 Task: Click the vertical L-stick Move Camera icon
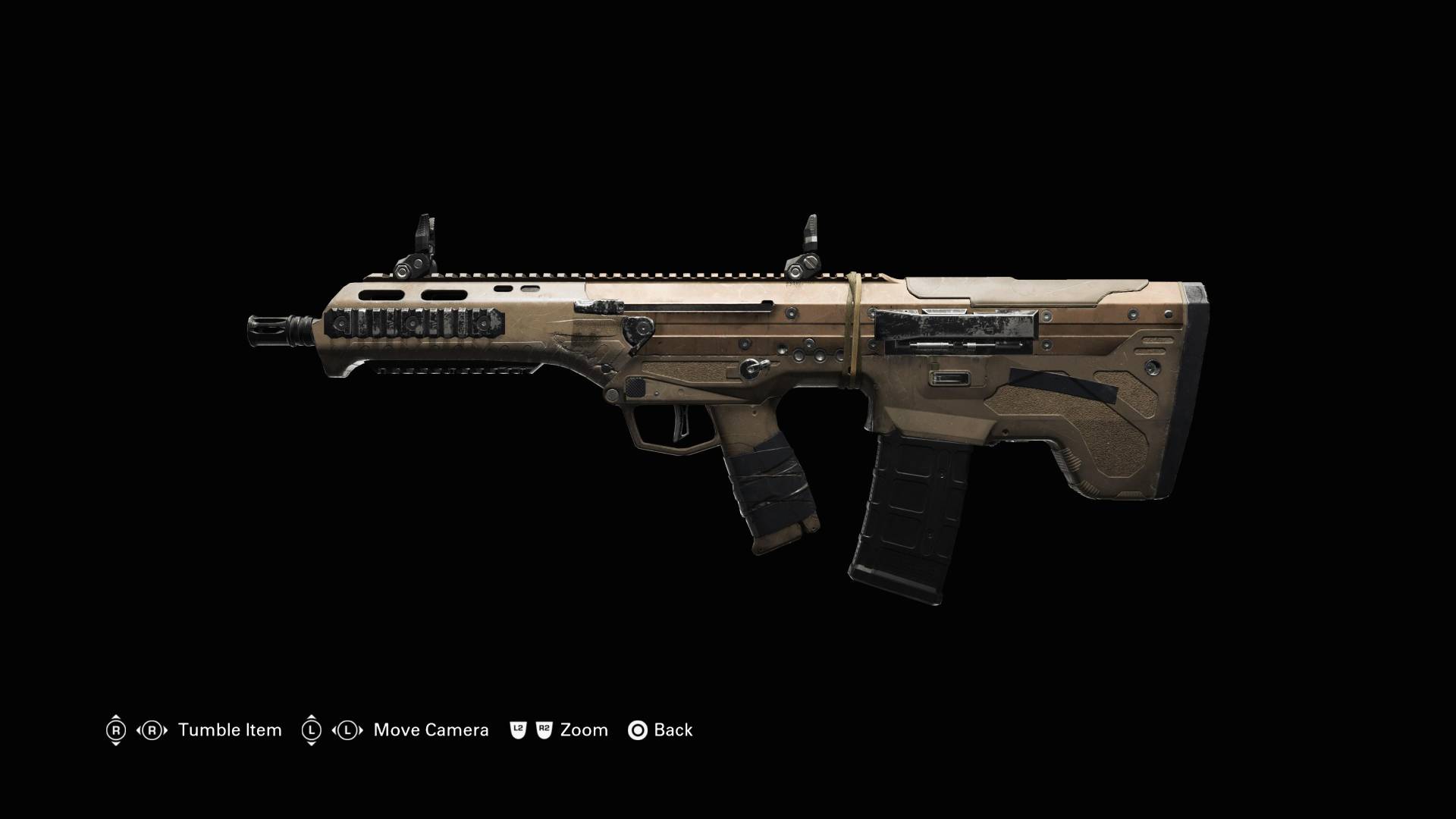312,730
